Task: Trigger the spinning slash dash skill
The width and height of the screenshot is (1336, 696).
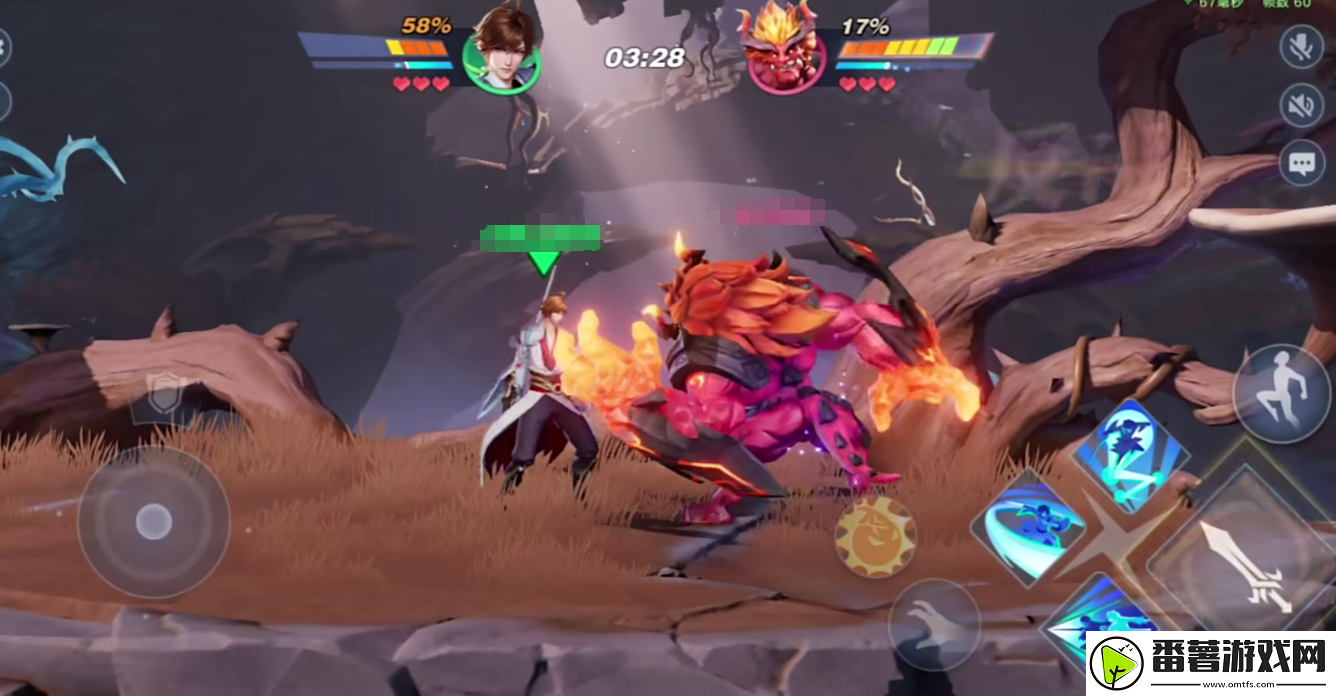Action: point(1028,526)
